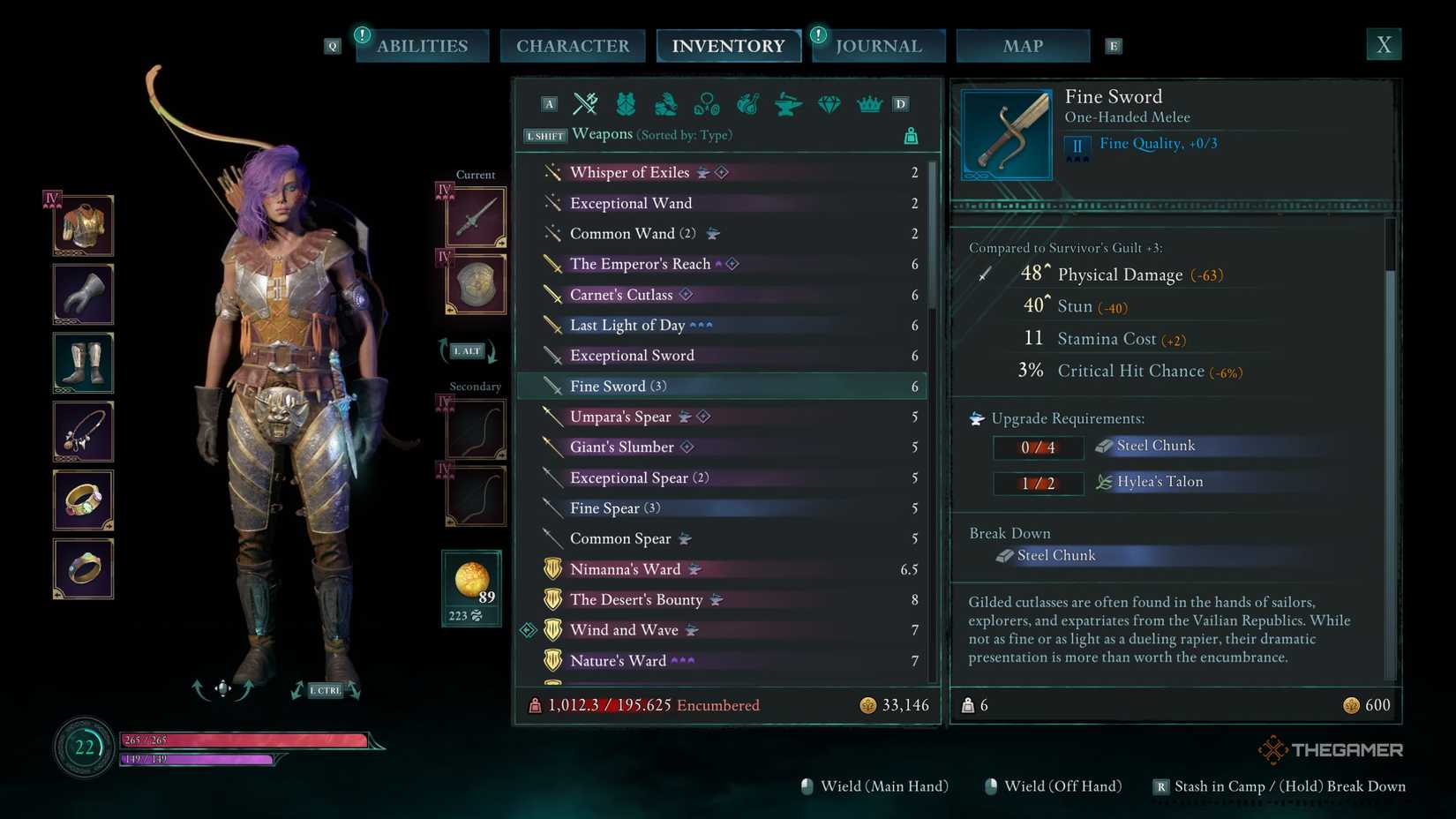The width and height of the screenshot is (1456, 819).
Task: Open the armor filter category
Action: (626, 103)
